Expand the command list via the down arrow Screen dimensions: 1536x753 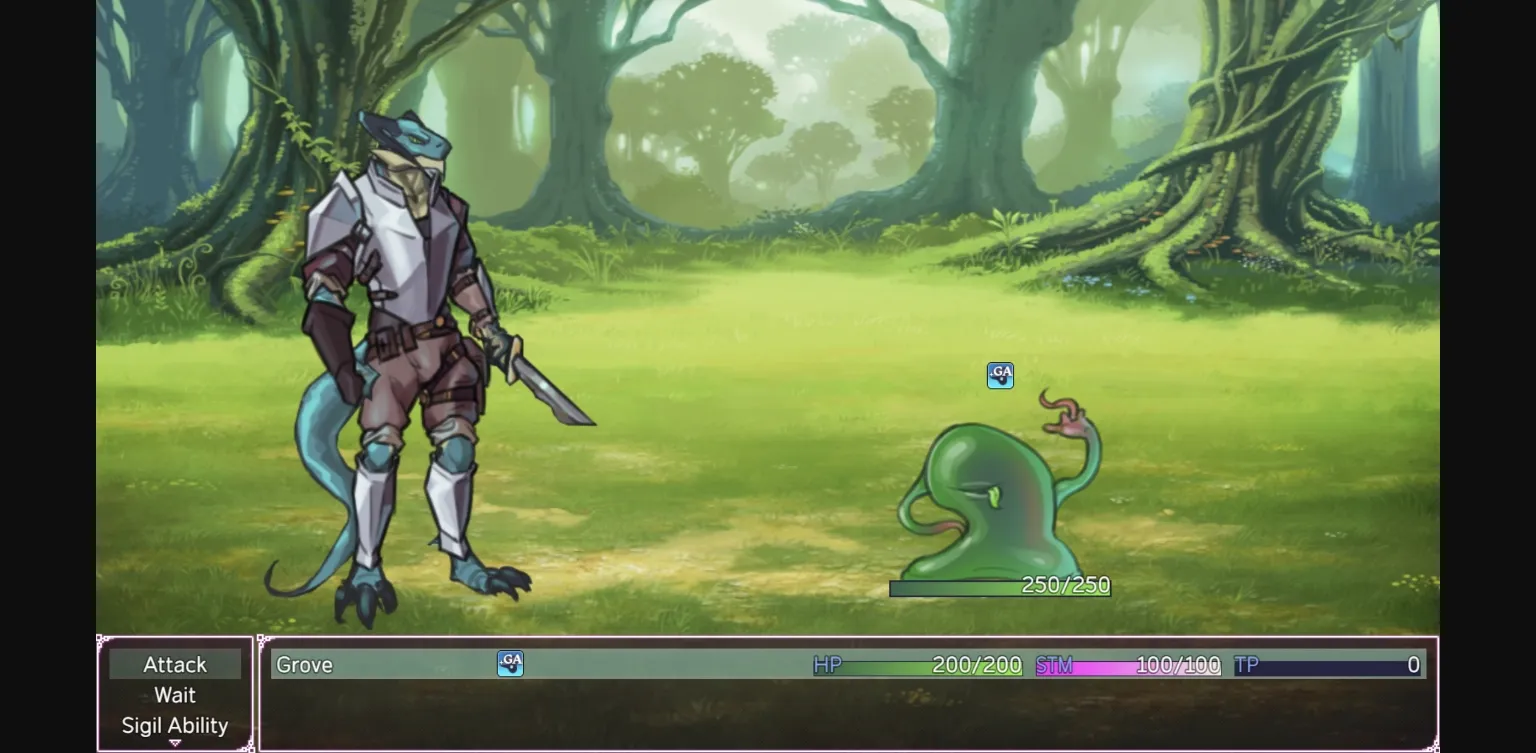175,744
